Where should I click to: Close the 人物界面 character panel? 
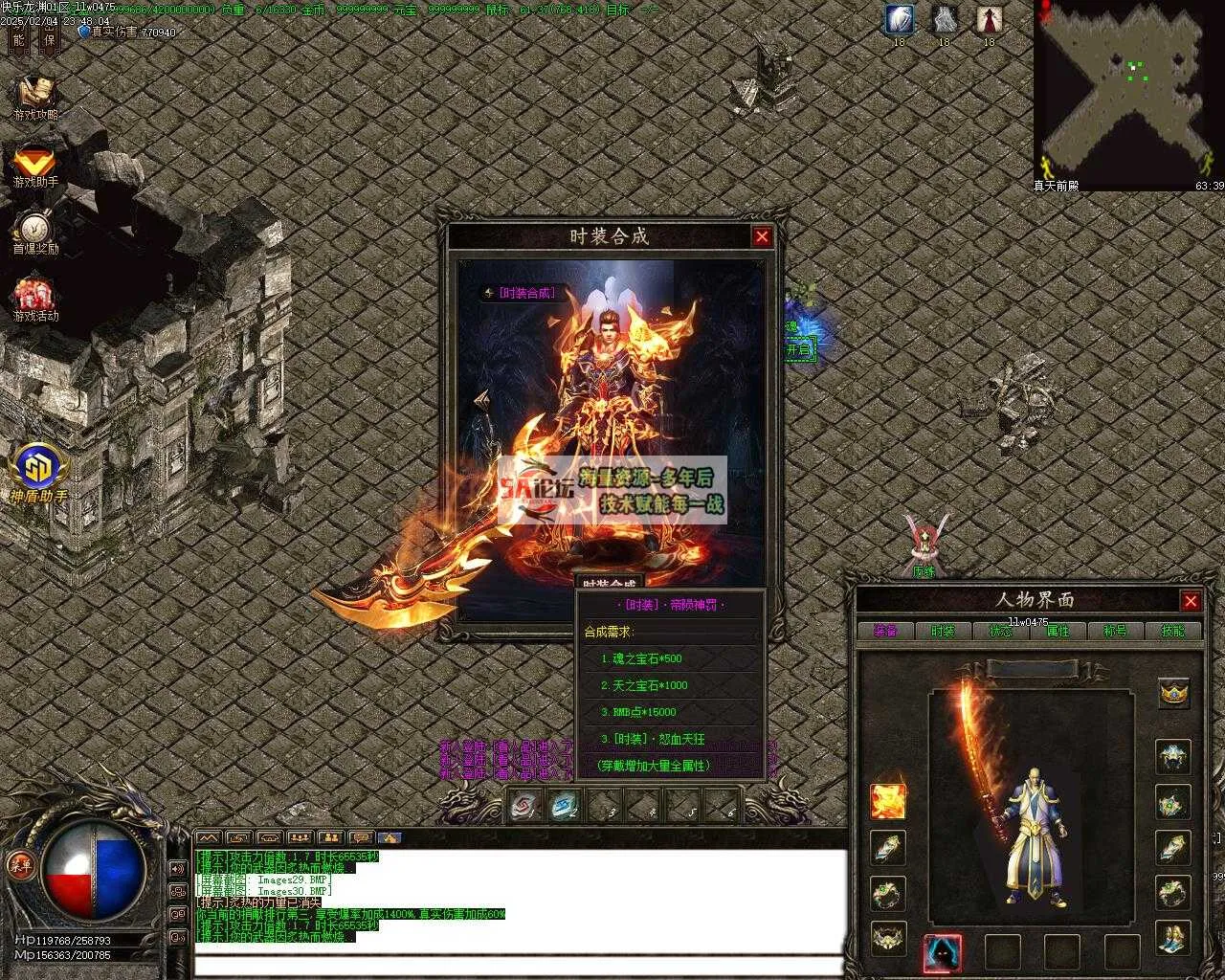pos(1191,601)
